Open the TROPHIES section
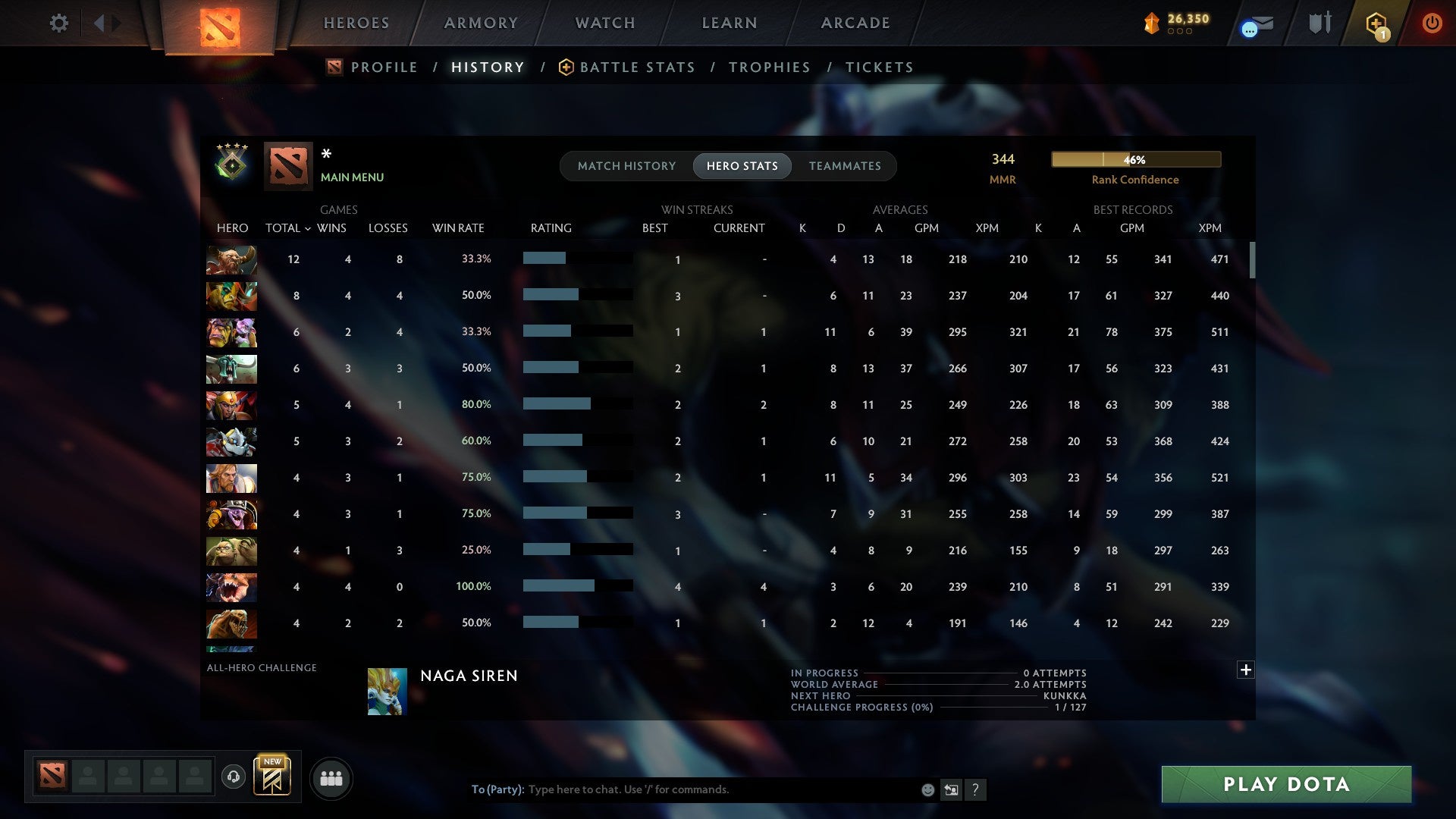 click(769, 67)
